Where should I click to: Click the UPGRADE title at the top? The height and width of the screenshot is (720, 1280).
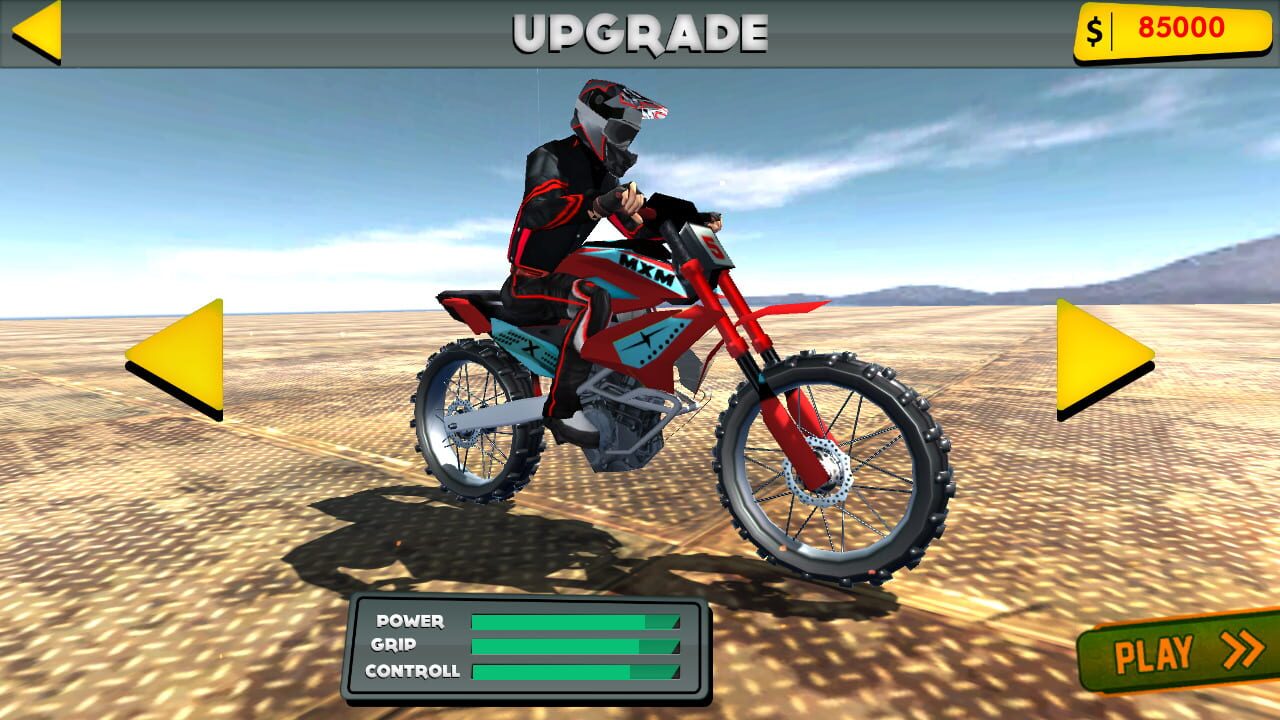tap(639, 30)
